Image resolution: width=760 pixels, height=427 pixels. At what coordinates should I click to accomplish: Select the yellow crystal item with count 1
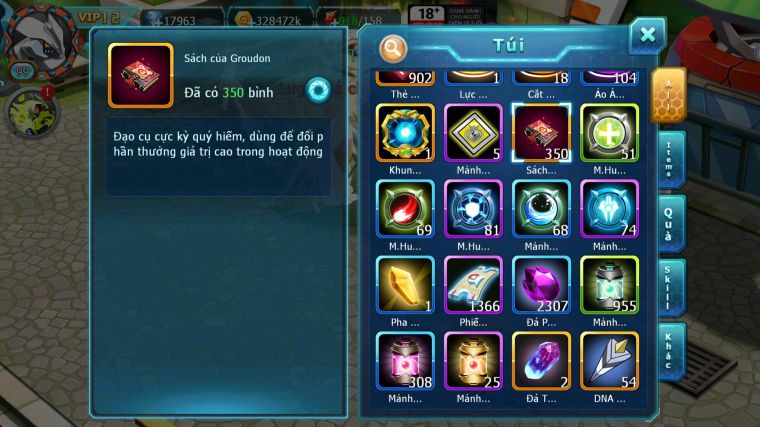tap(405, 285)
